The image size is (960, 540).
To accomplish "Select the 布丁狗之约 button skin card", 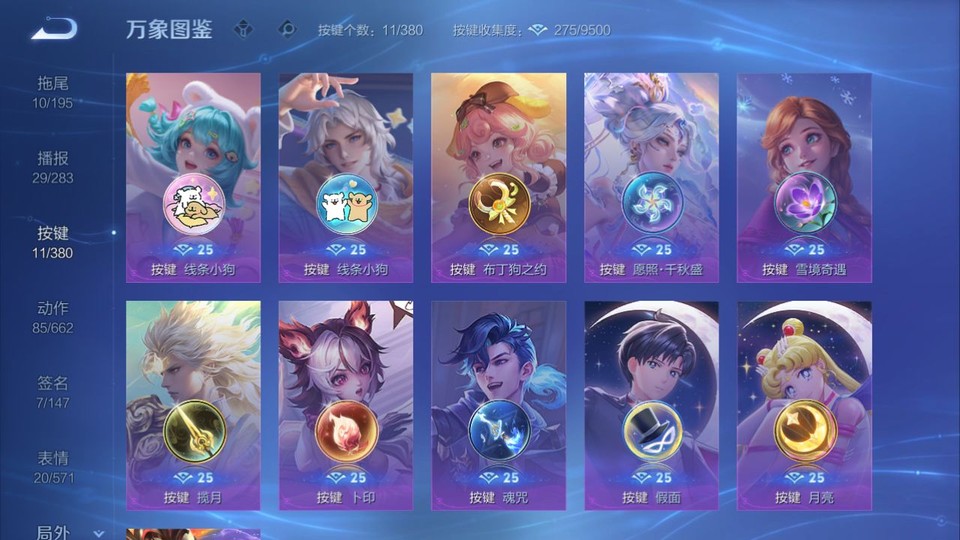I will tap(498, 177).
